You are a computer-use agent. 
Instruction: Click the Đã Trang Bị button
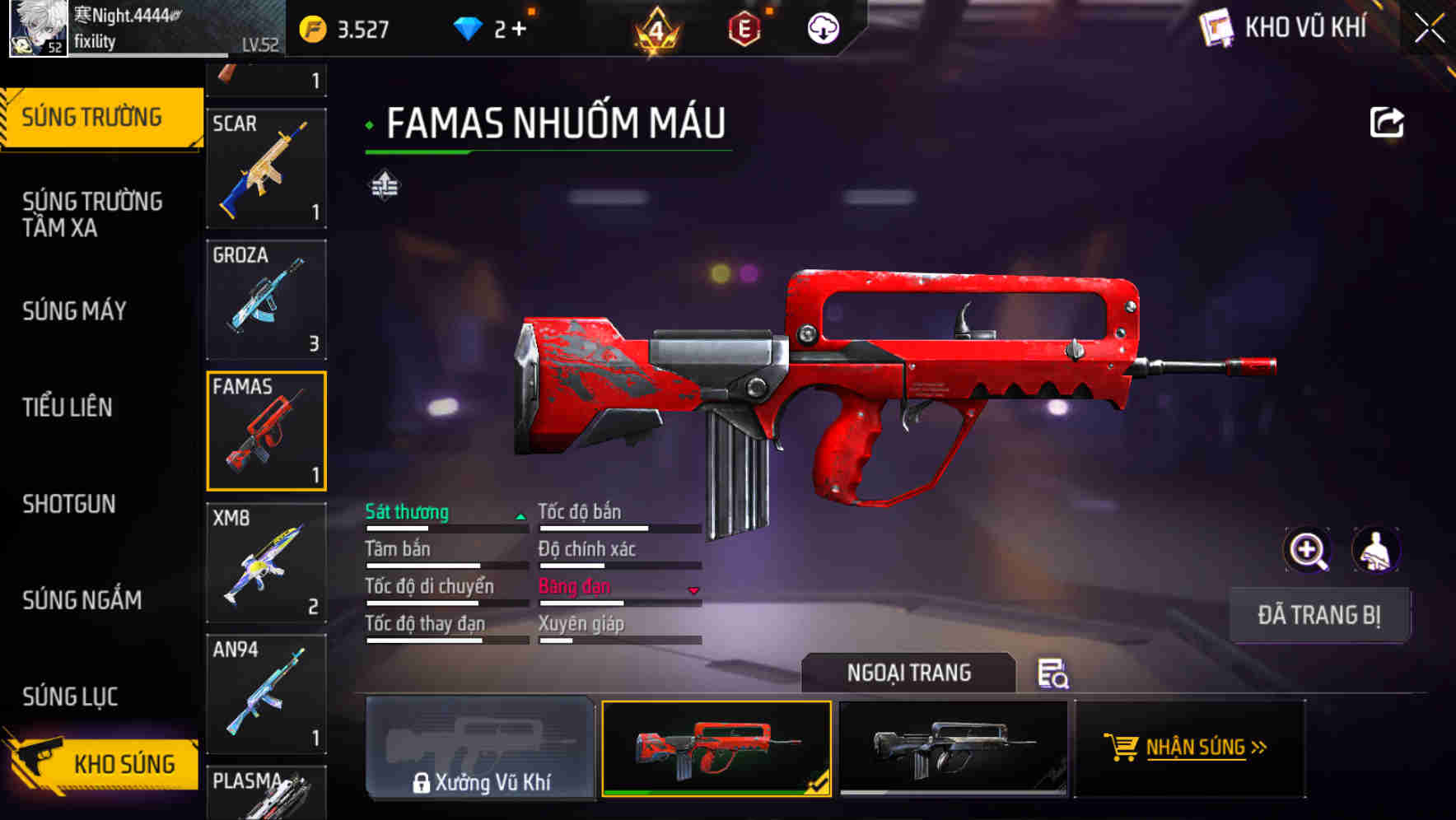click(x=1318, y=615)
